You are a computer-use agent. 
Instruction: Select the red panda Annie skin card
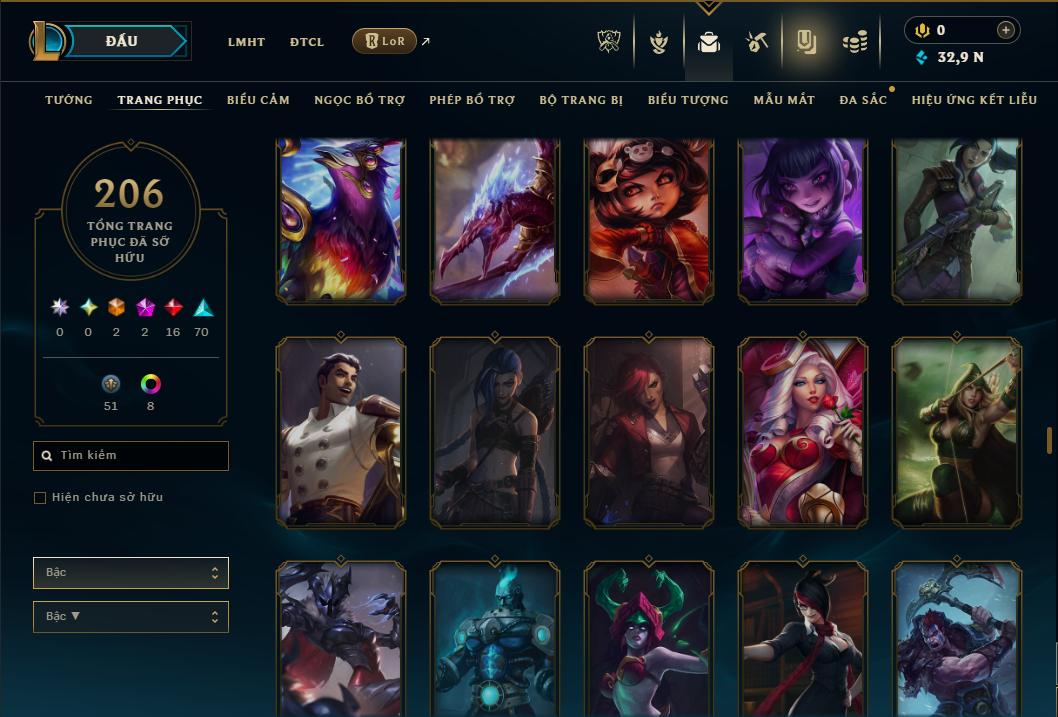[649, 220]
